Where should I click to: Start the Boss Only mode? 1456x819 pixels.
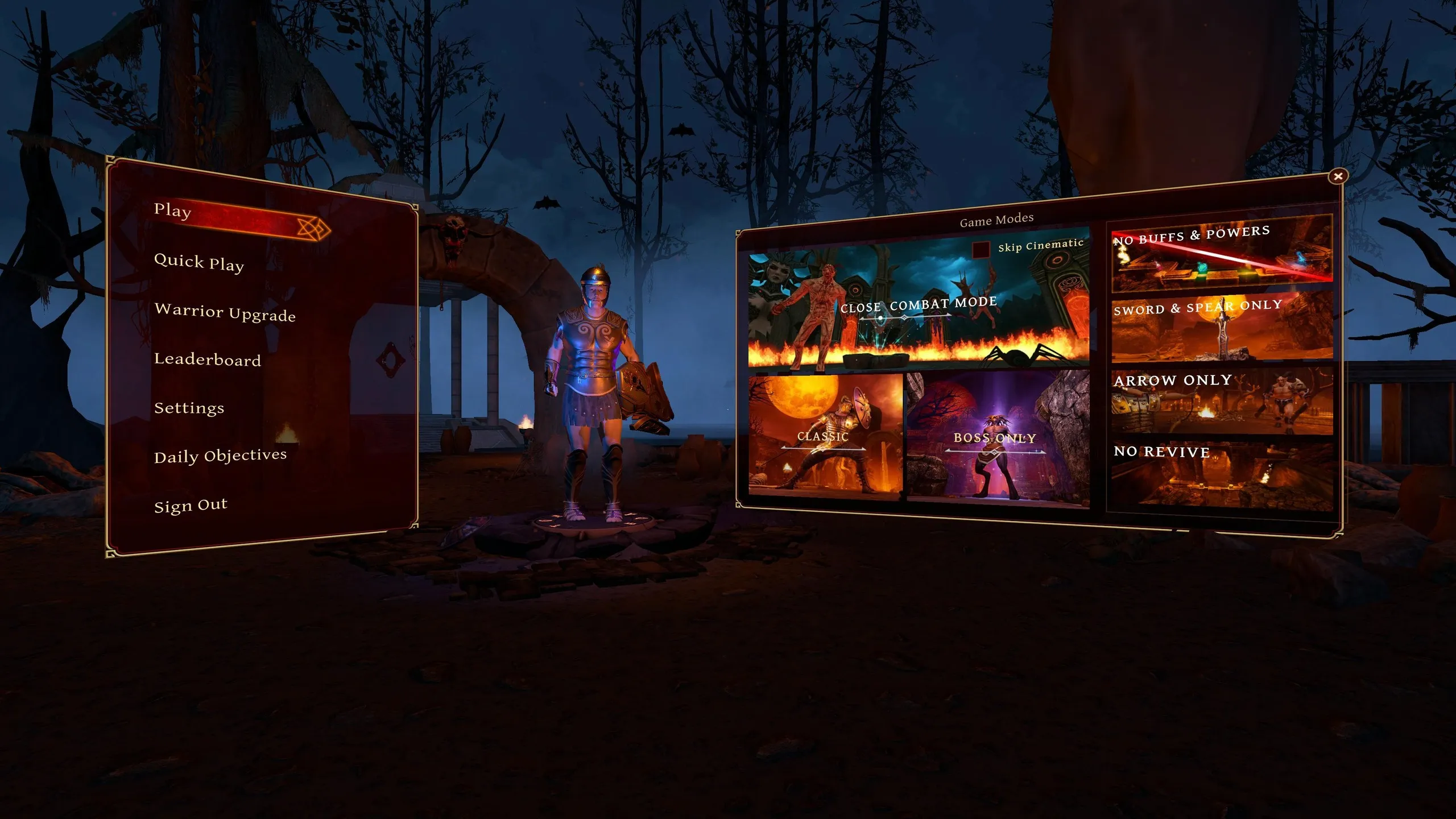[x=996, y=438]
